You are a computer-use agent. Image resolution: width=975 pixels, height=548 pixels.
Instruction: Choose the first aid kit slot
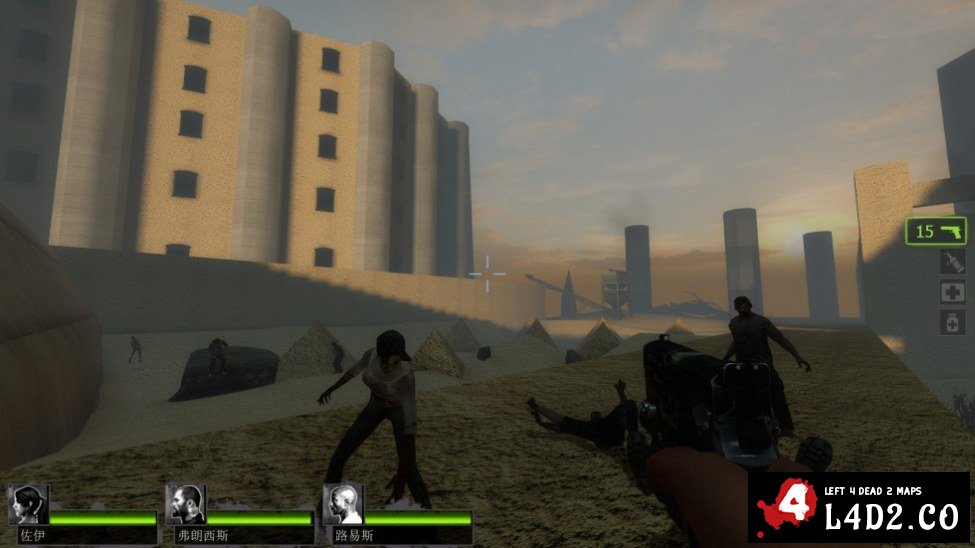tap(952, 292)
